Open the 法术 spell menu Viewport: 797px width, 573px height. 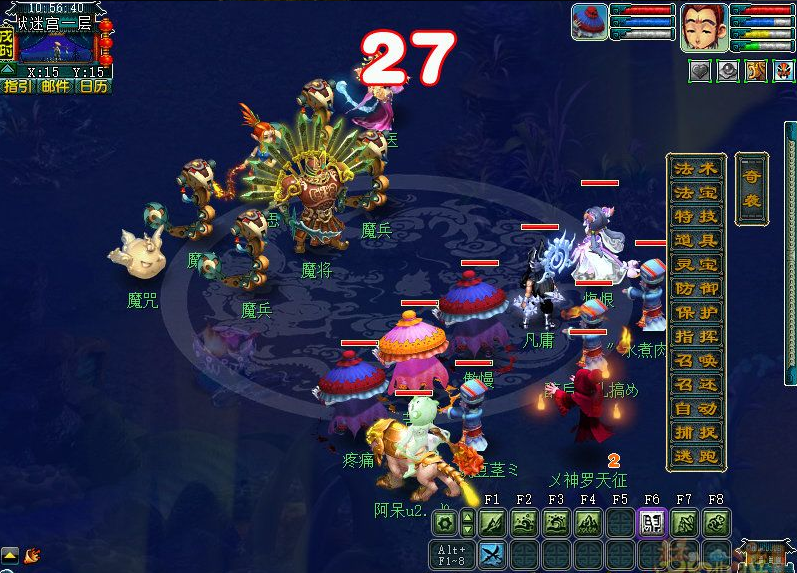tap(697, 168)
